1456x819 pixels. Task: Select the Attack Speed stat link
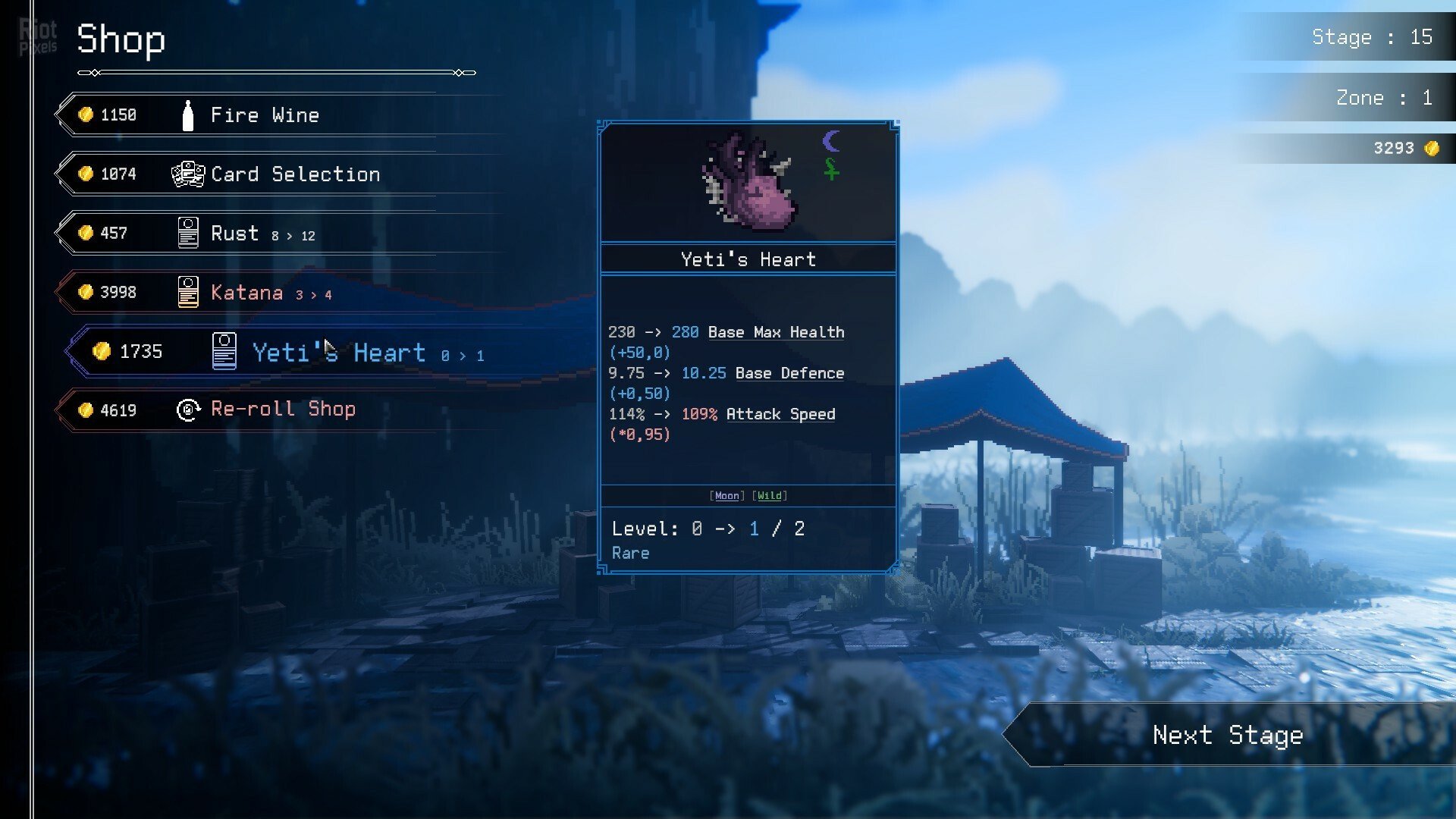click(780, 414)
